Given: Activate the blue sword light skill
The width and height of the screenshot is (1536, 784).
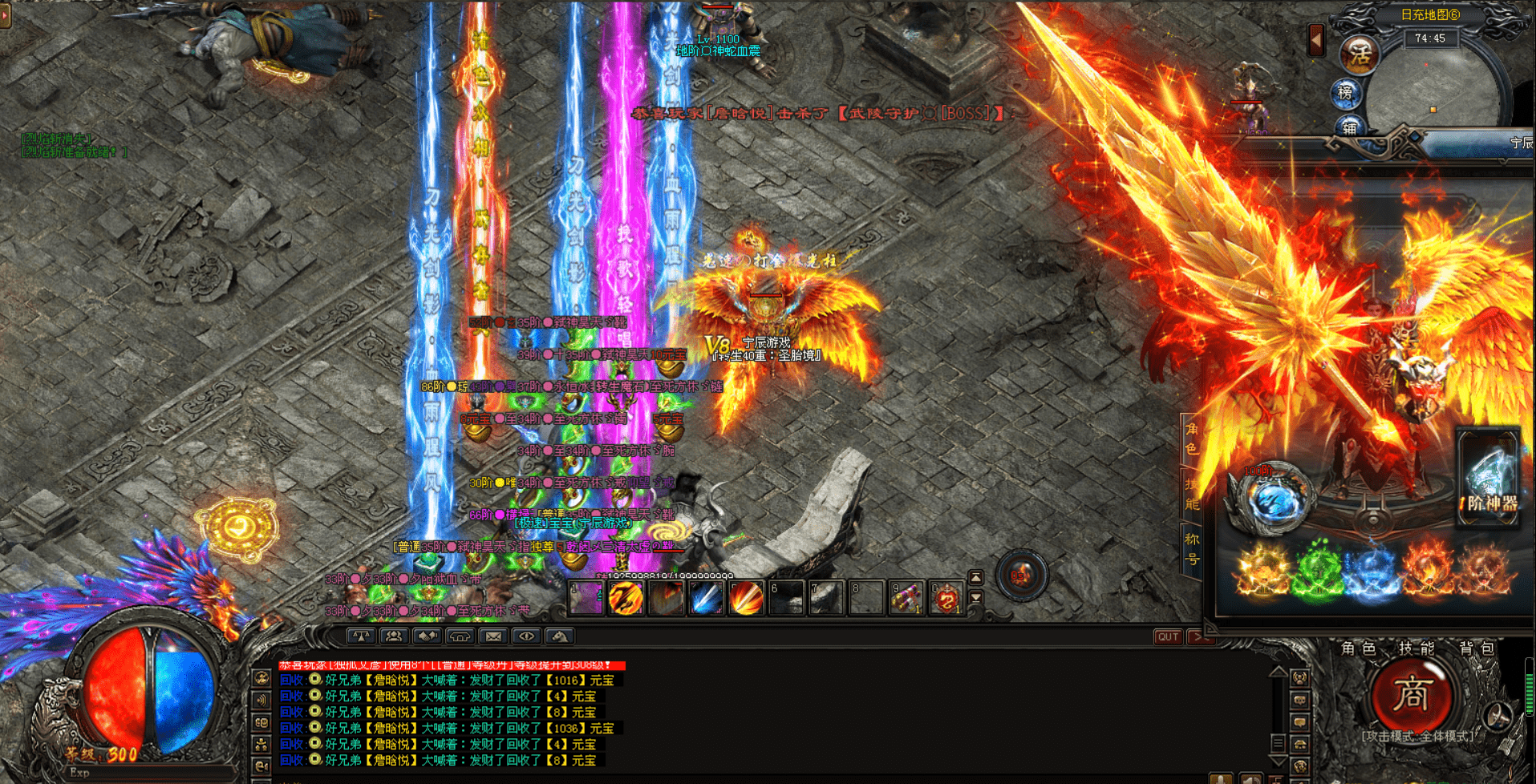Looking at the screenshot, I should click(706, 599).
